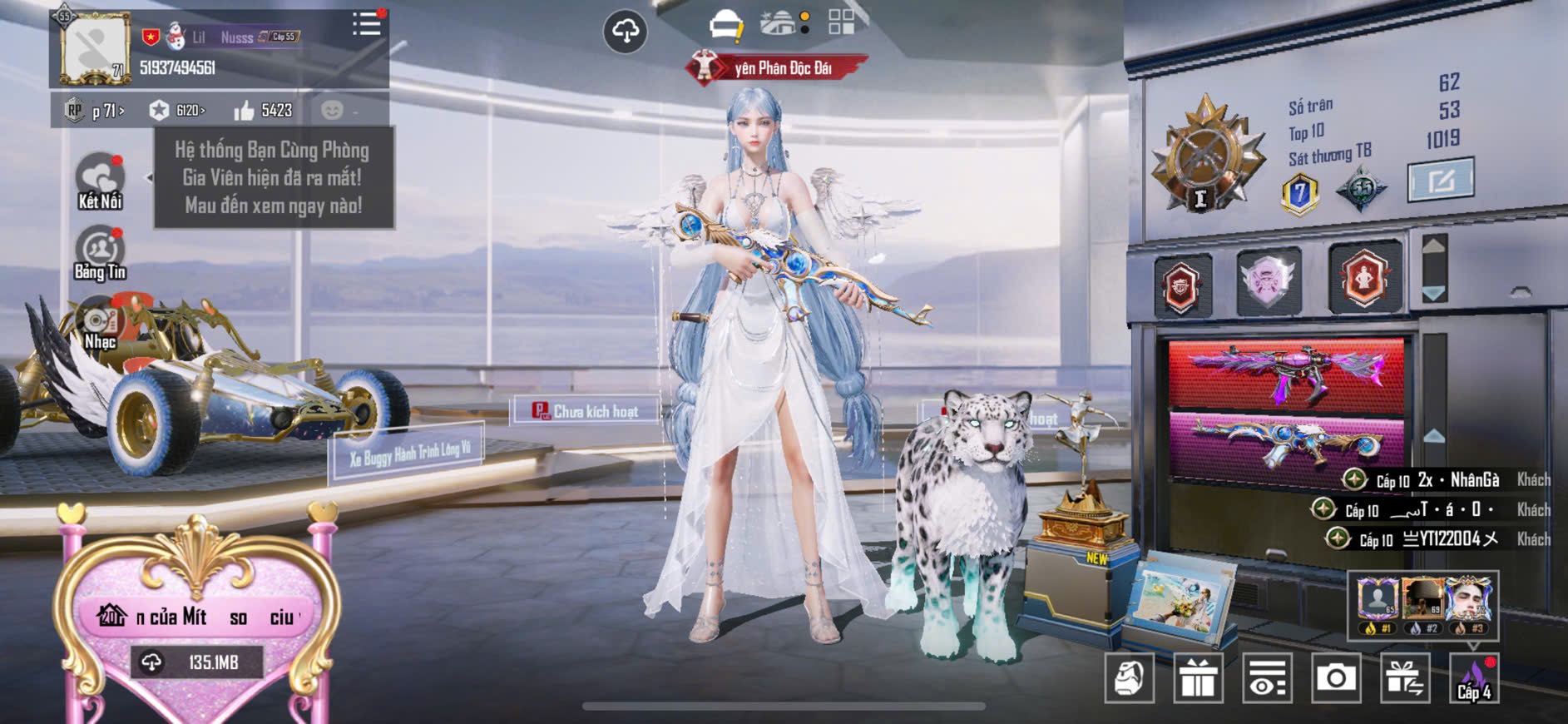
Task: Click the edit stats button
Action: point(1440,179)
